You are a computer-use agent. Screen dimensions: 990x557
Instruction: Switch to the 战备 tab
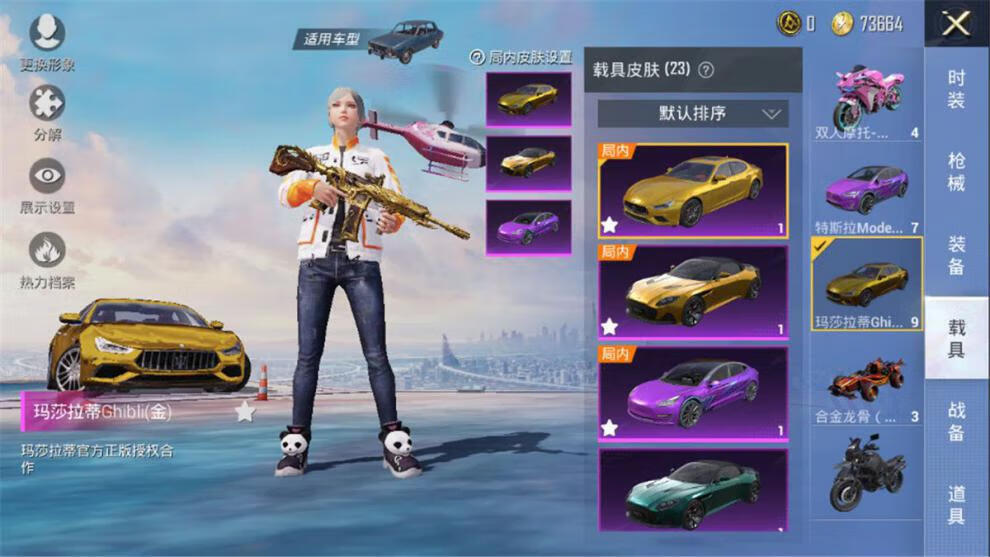coord(956,420)
